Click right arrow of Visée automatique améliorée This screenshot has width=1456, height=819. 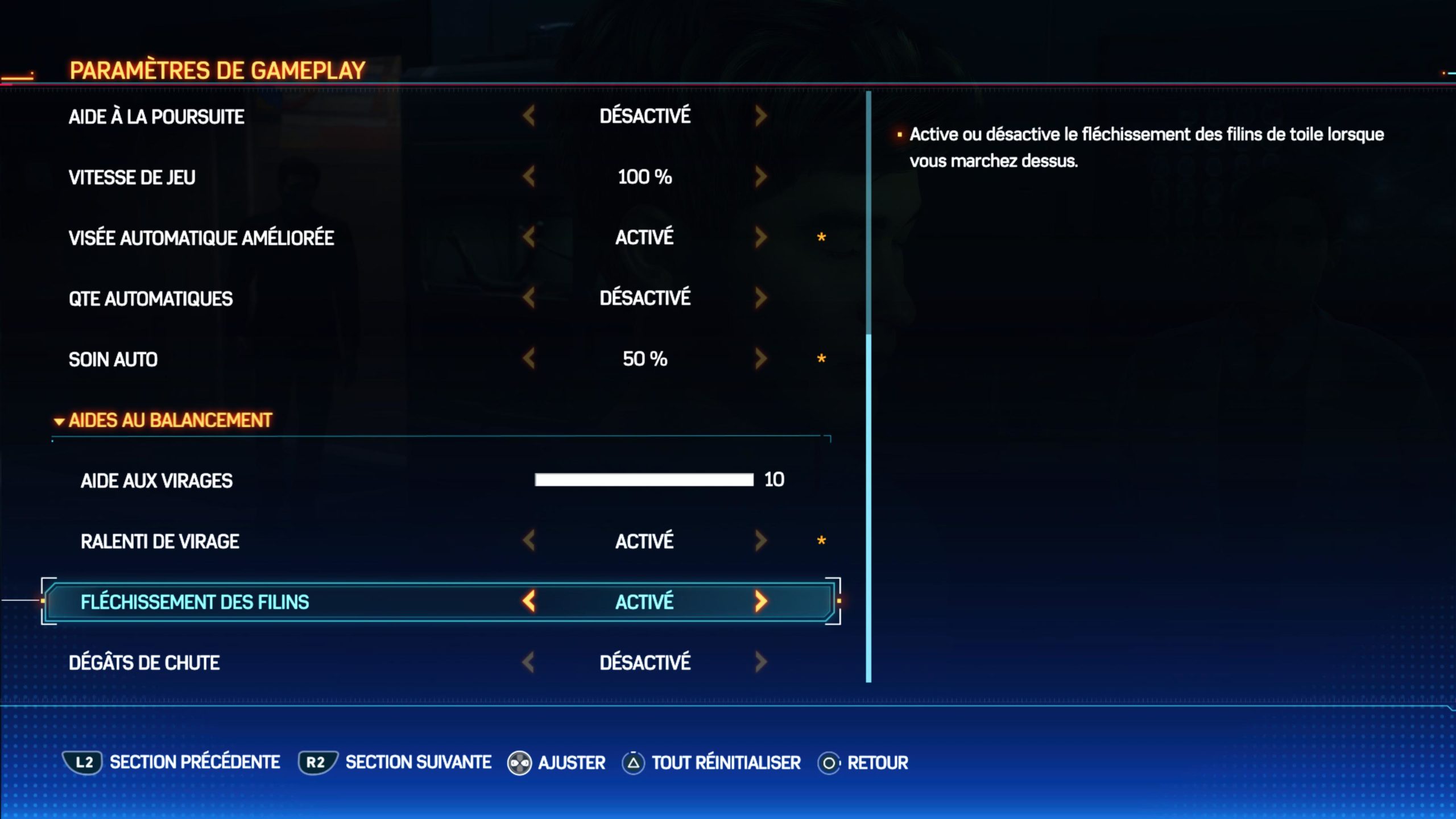[x=760, y=237]
